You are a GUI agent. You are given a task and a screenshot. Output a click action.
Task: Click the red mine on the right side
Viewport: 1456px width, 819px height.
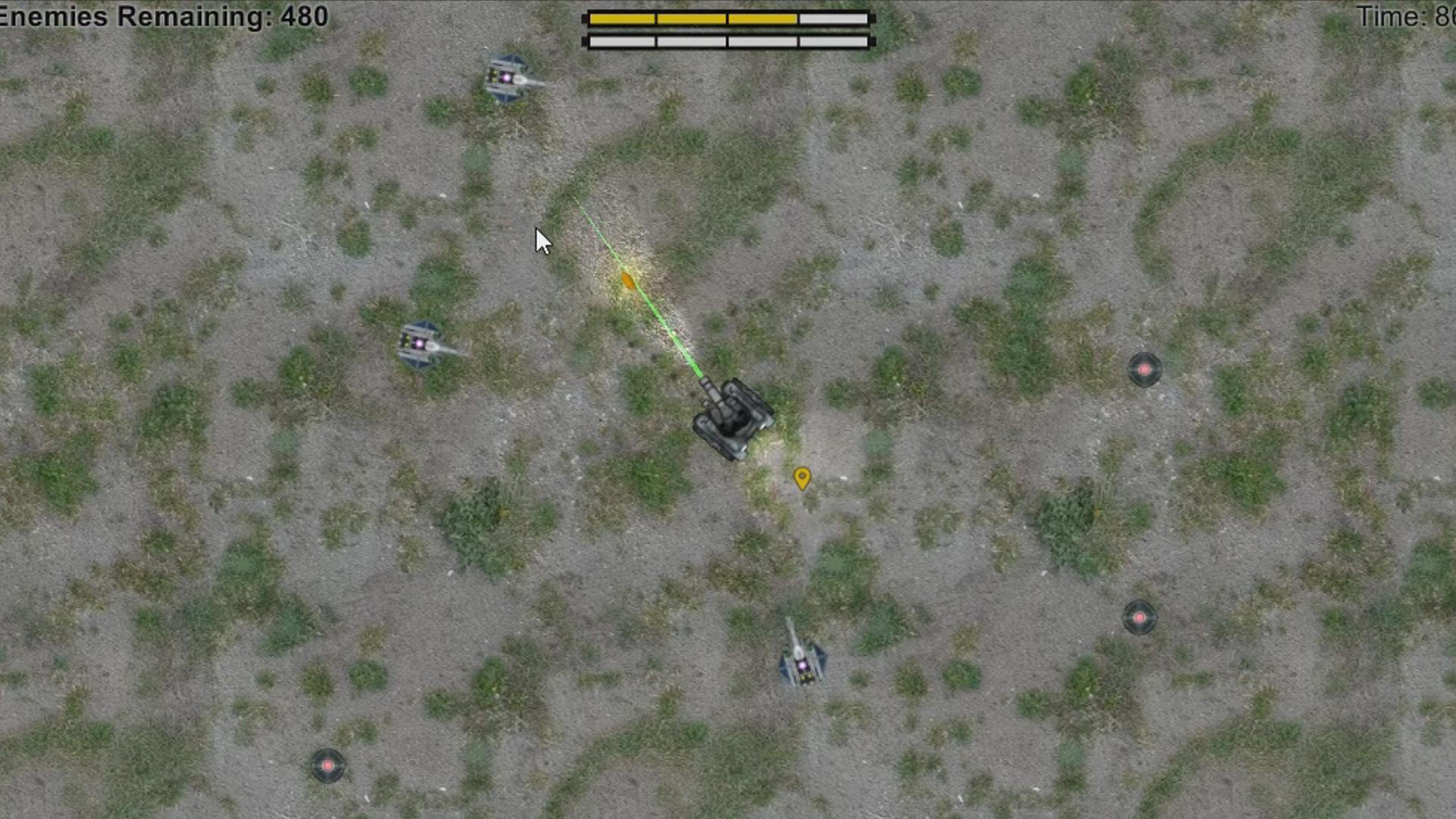coord(1142,369)
